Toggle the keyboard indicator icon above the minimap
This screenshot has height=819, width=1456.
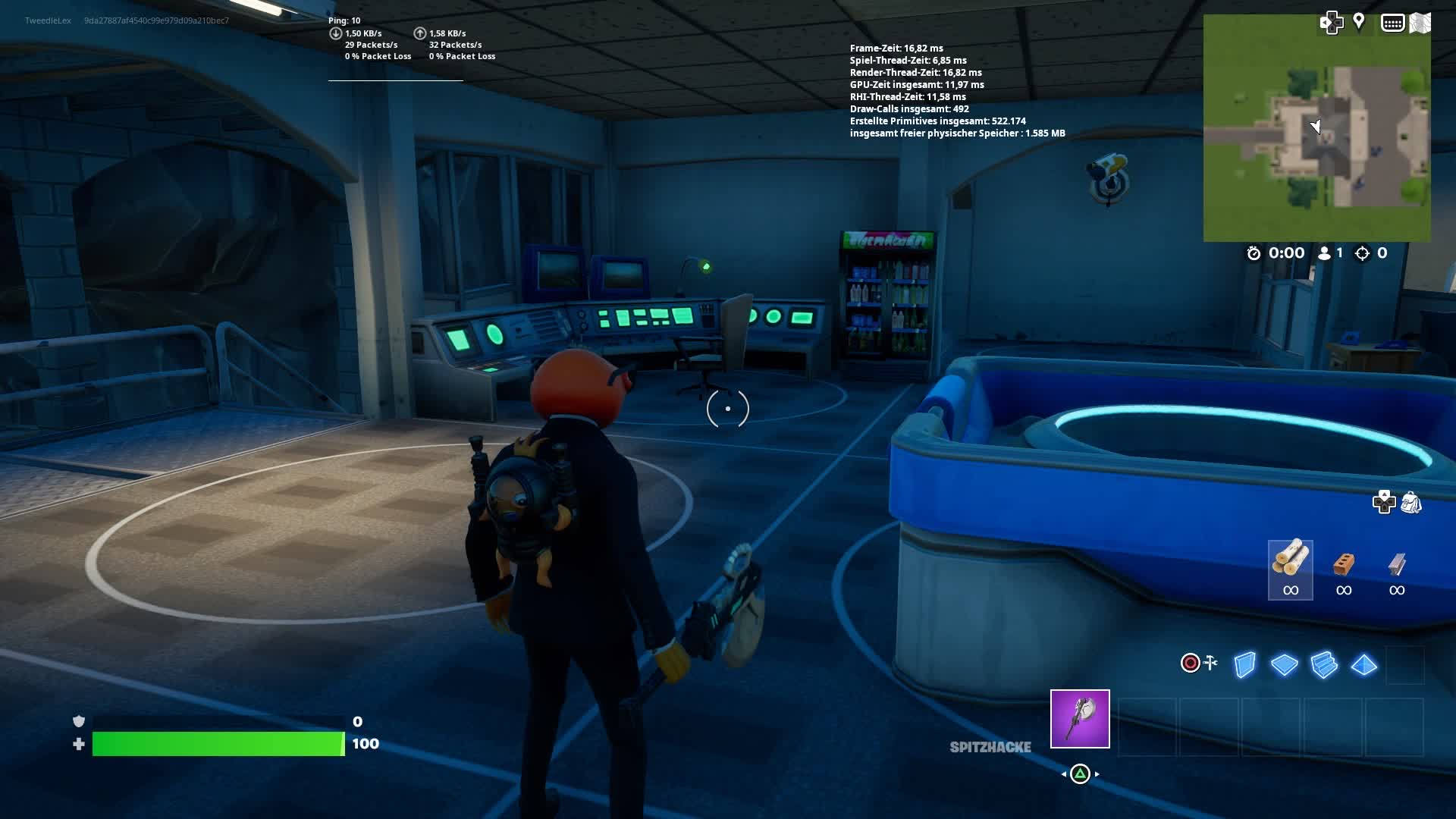pos(1394,23)
